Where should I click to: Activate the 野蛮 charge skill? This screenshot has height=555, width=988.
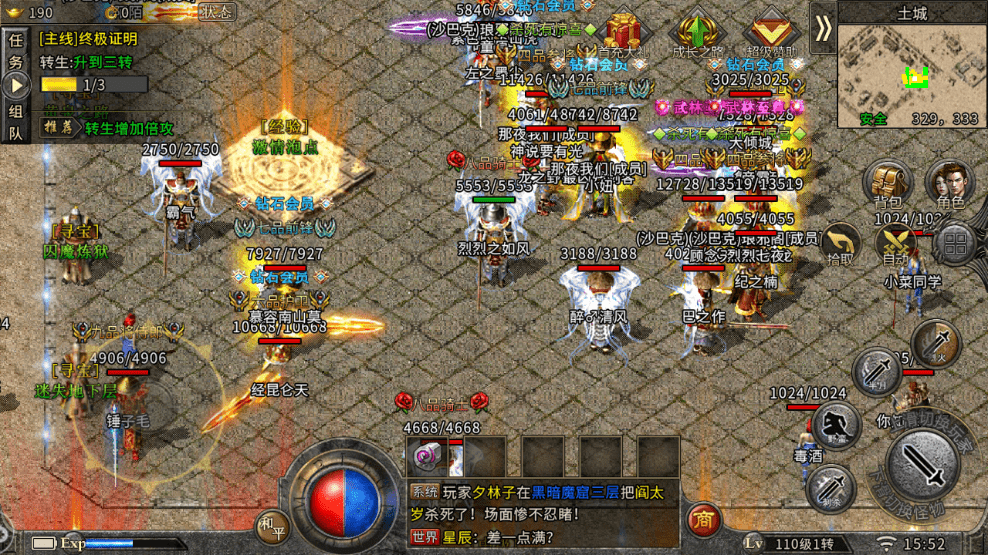coord(836,427)
